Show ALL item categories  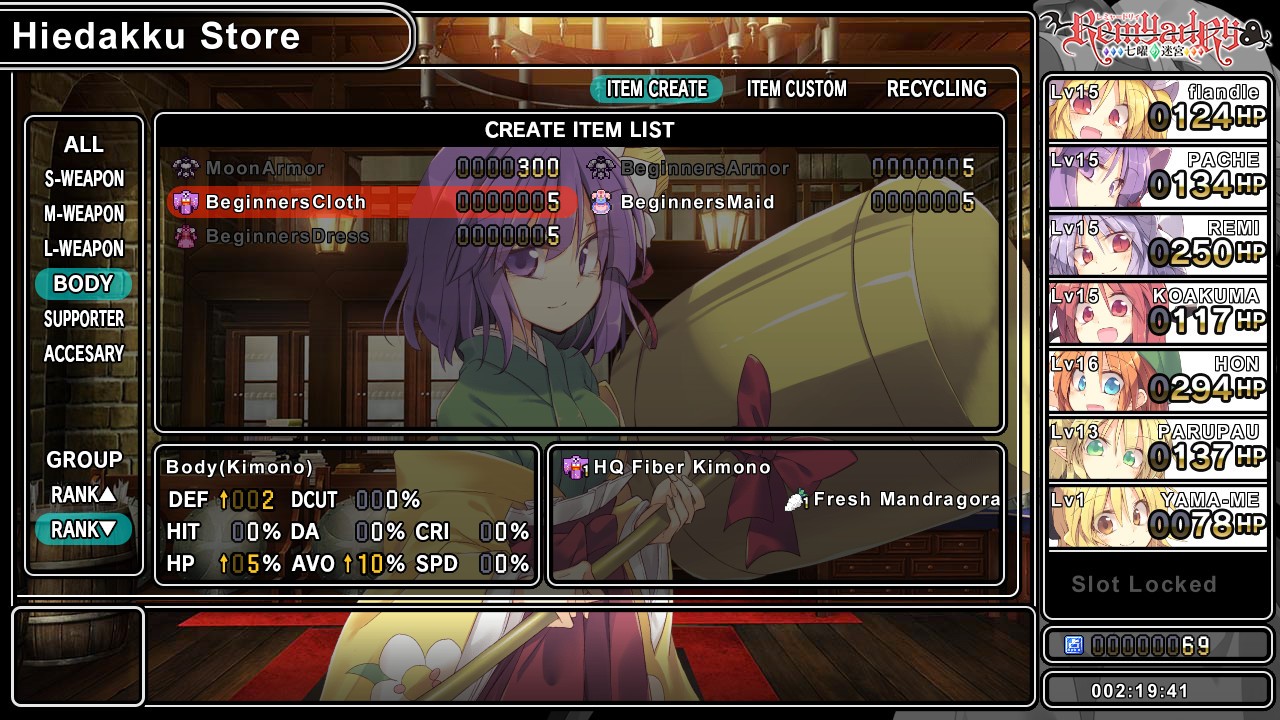coord(84,145)
